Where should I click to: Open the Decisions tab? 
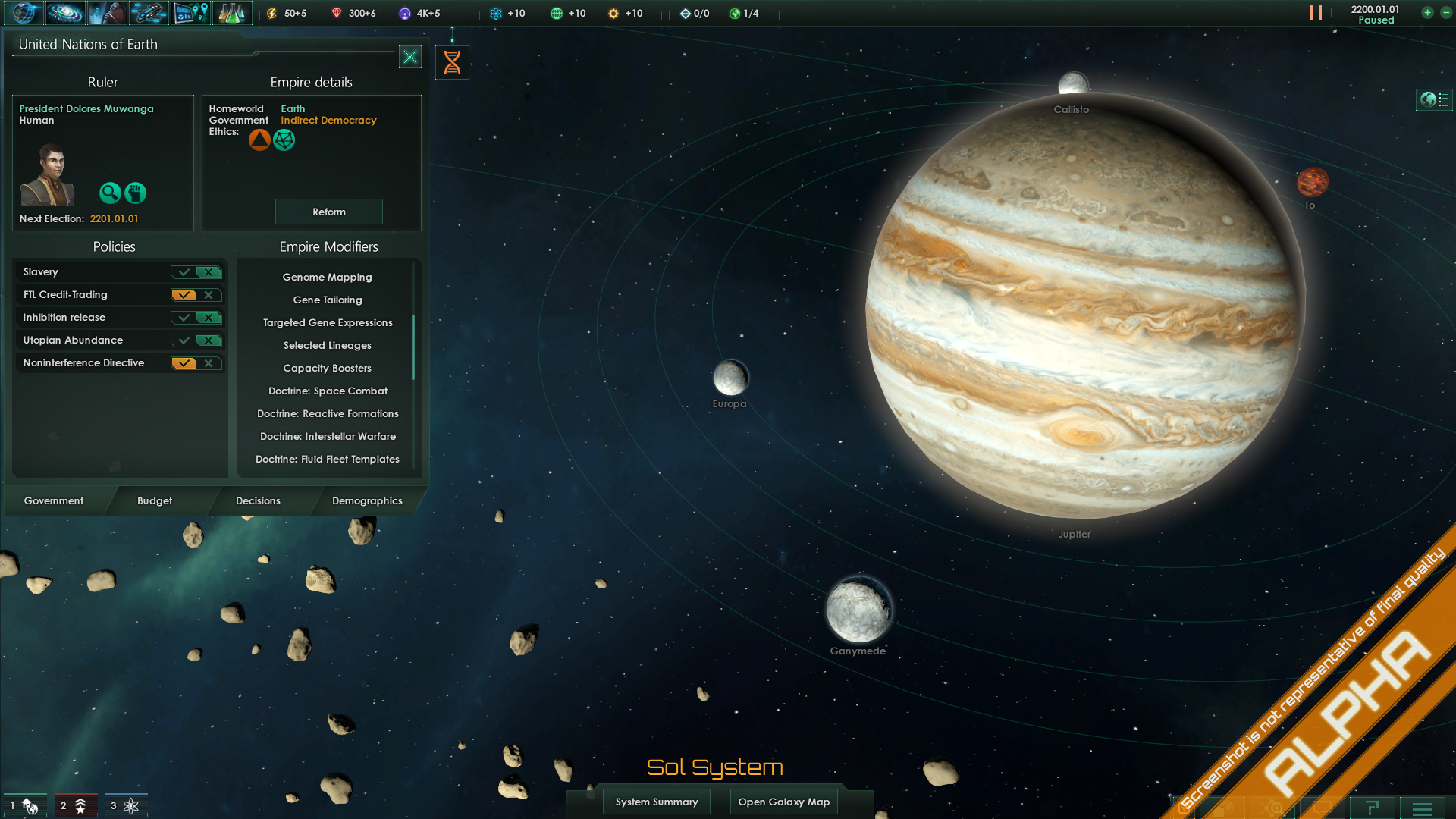click(x=258, y=500)
